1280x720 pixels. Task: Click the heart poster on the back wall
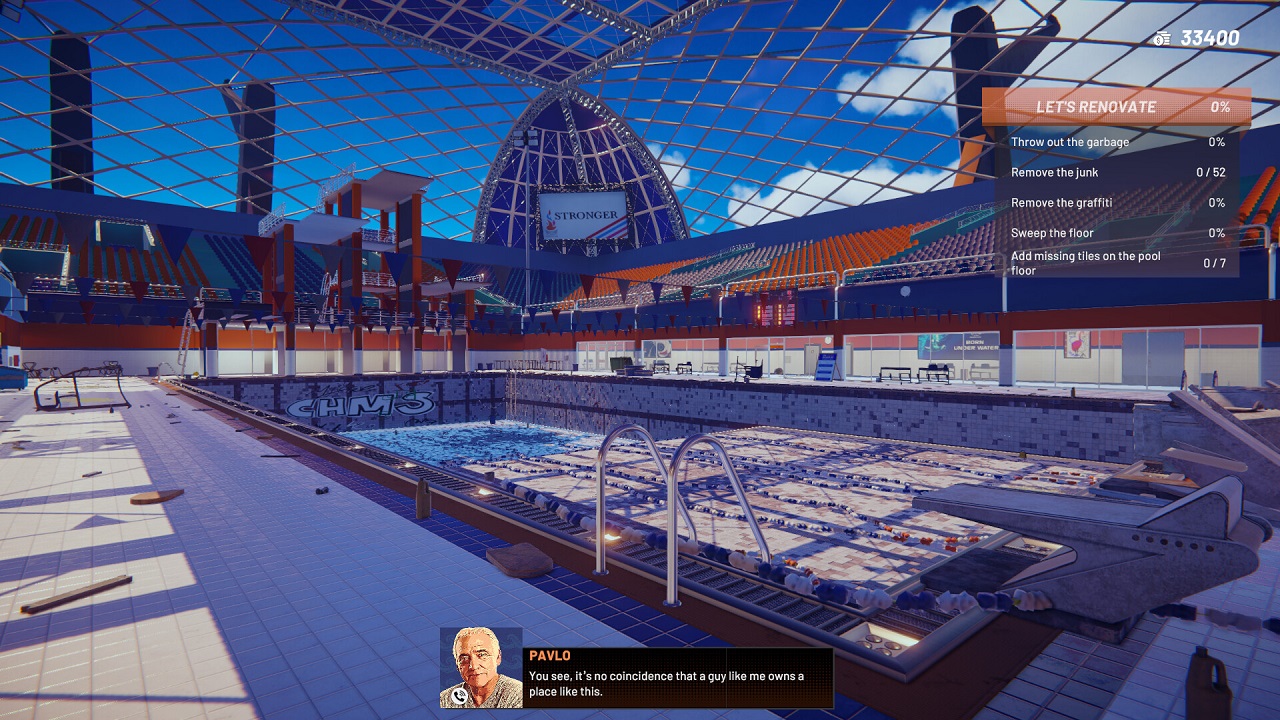(x=1076, y=346)
